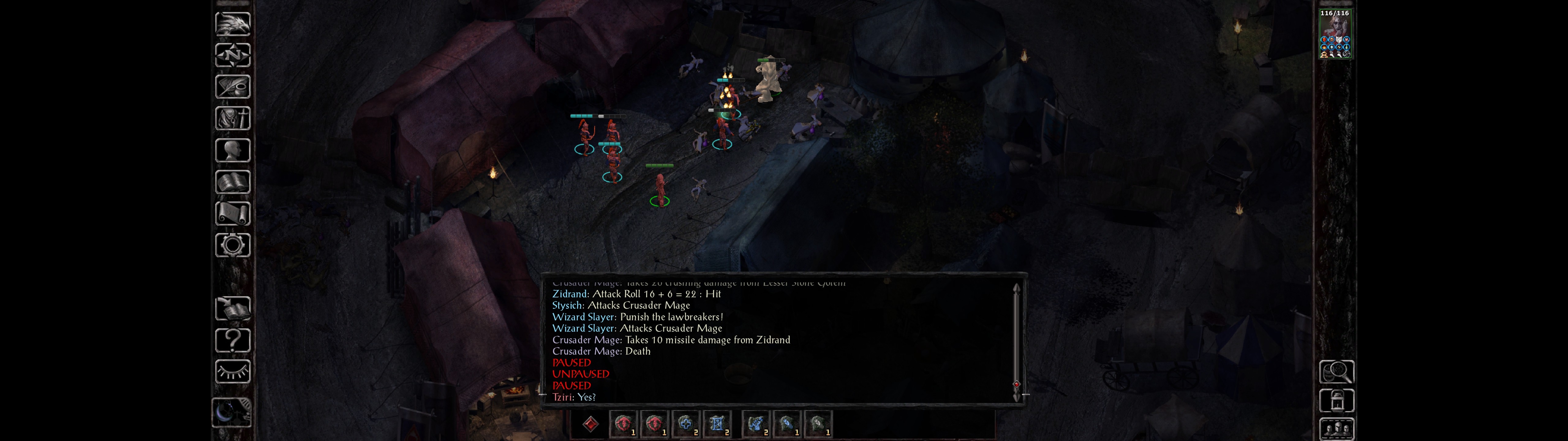
Task: Rest the party using the moon button
Action: 231,413
